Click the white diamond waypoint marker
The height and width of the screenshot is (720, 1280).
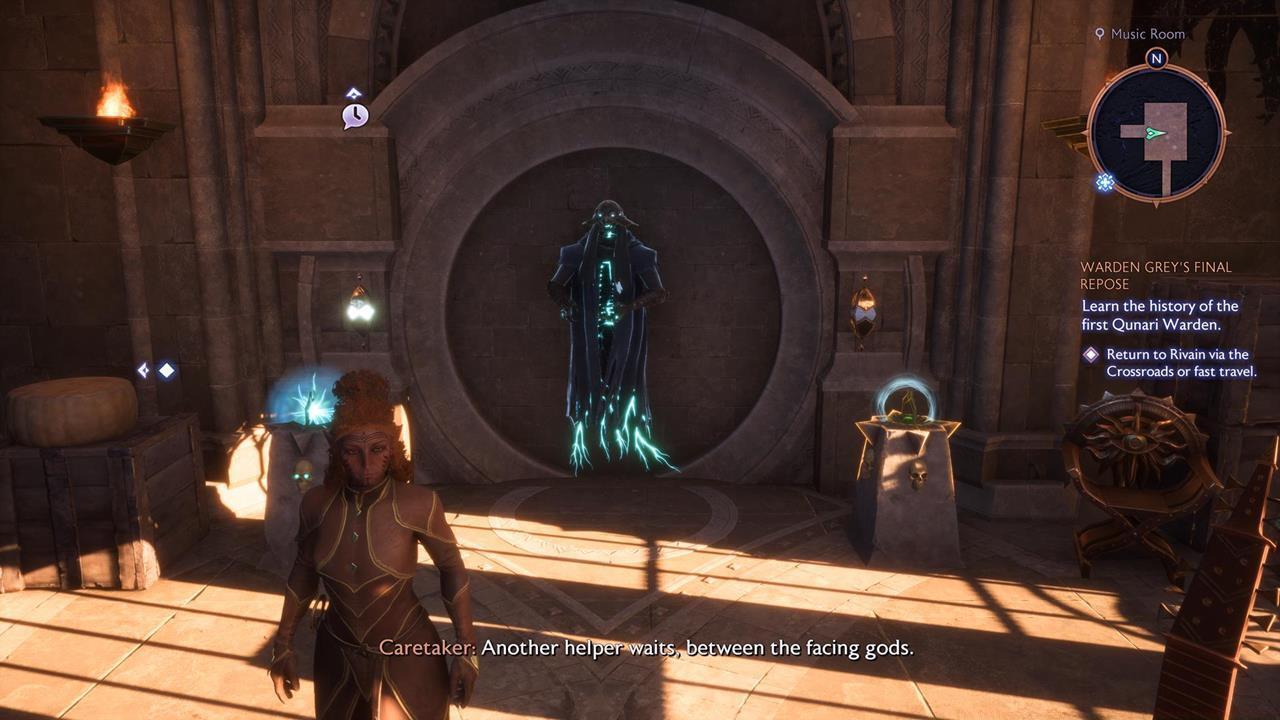point(166,370)
